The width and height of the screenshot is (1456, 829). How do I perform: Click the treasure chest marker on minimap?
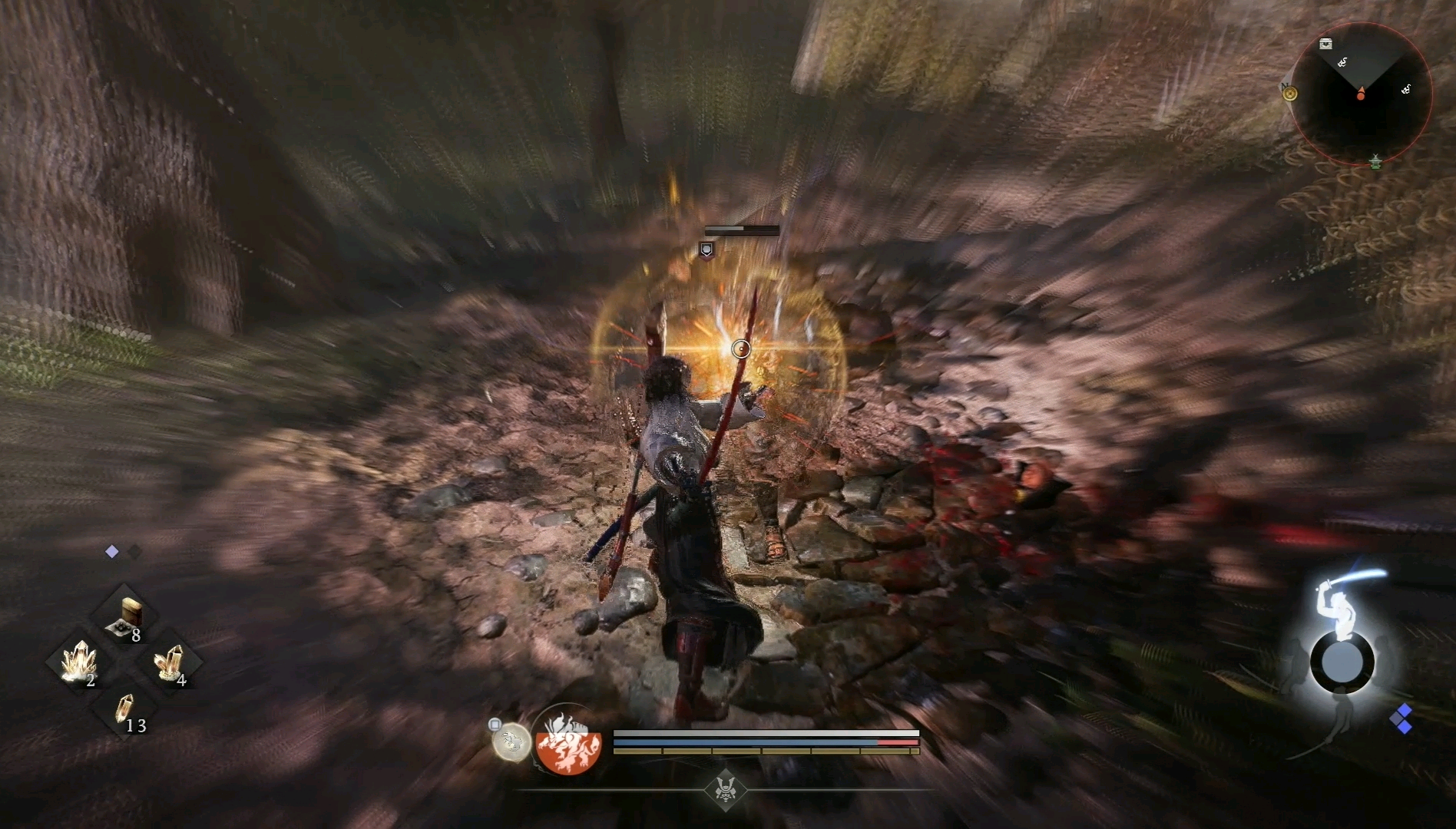point(1325,45)
